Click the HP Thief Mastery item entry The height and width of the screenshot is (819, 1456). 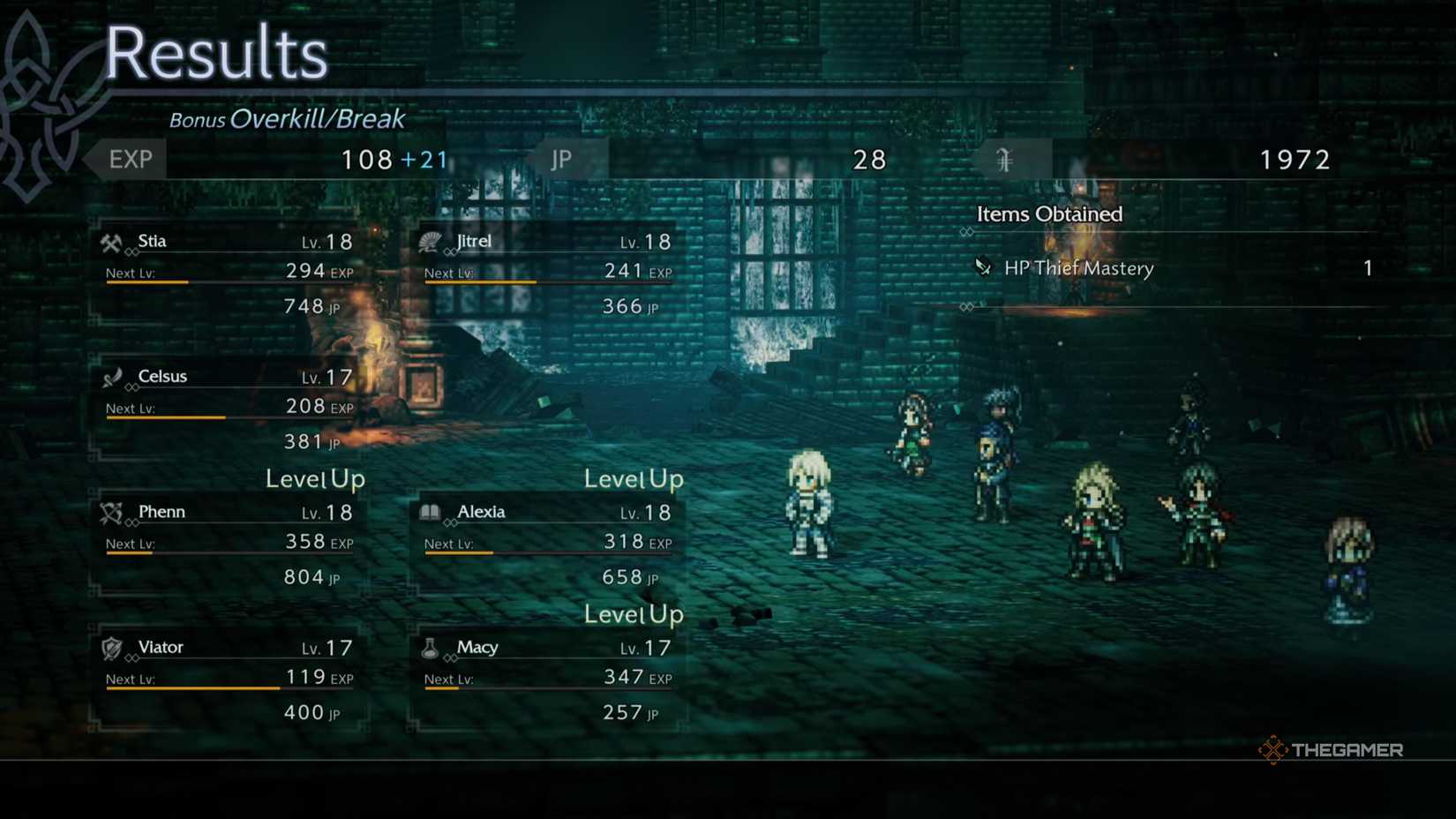pyautogui.click(x=1078, y=268)
